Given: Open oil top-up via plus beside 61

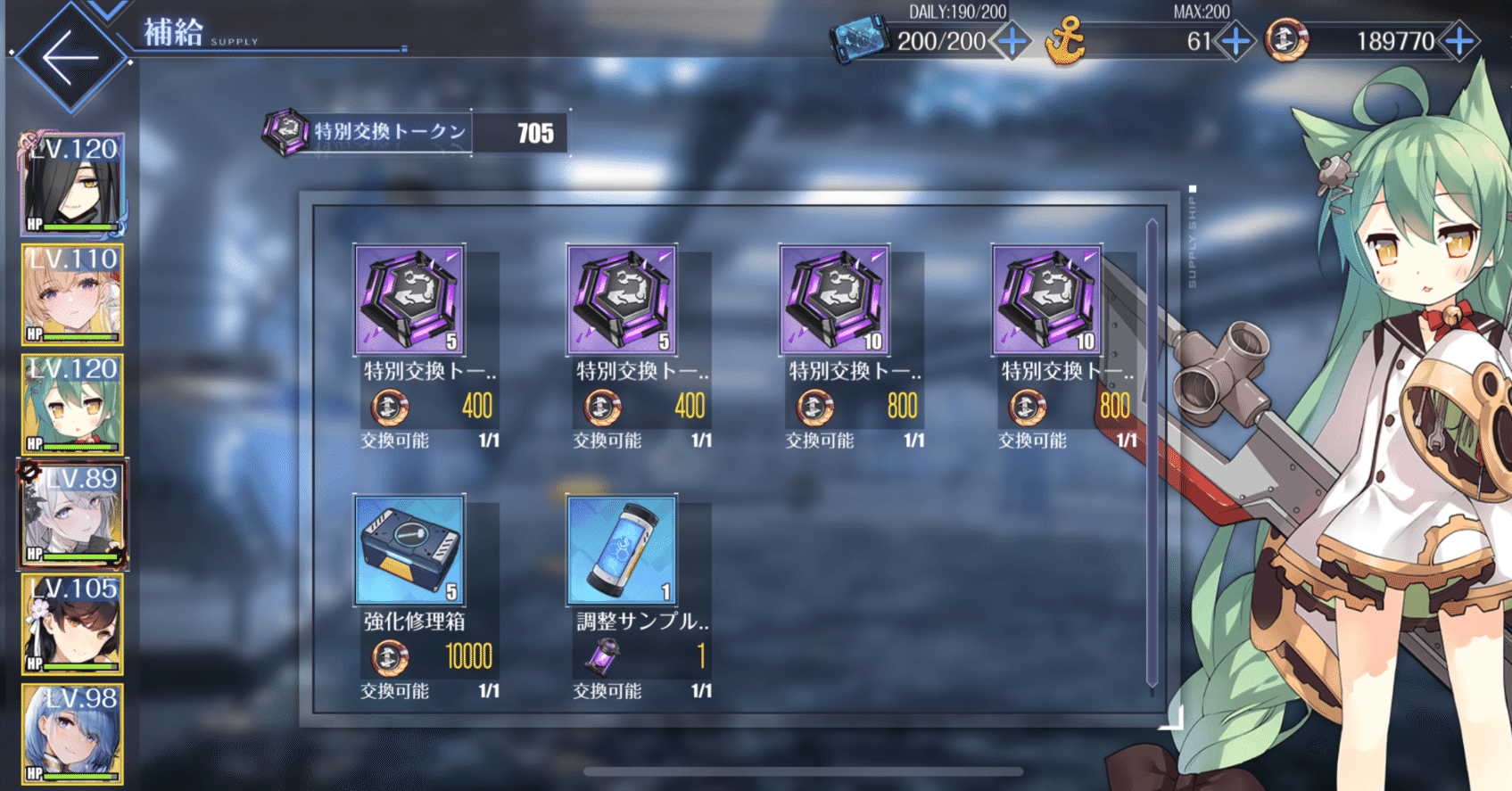Looking at the screenshot, I should tap(1236, 41).
